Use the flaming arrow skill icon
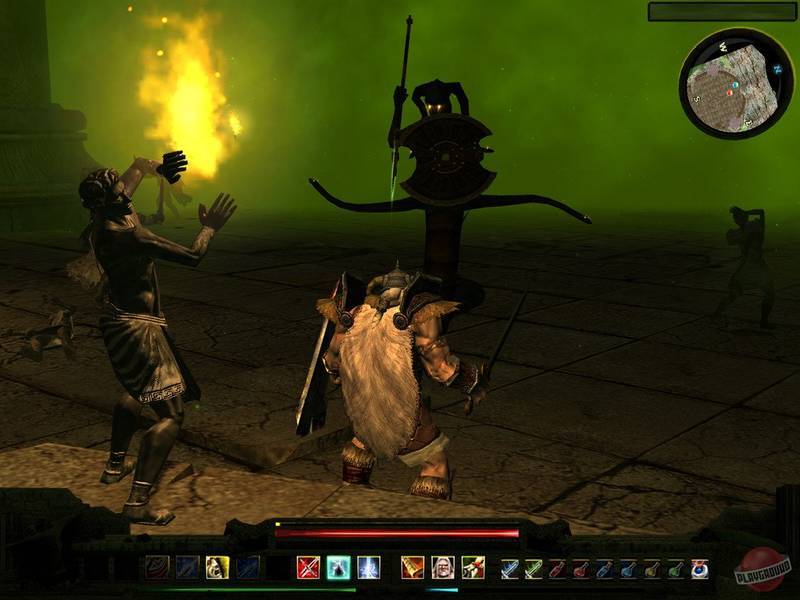This screenshot has height=600, width=800. 472,568
